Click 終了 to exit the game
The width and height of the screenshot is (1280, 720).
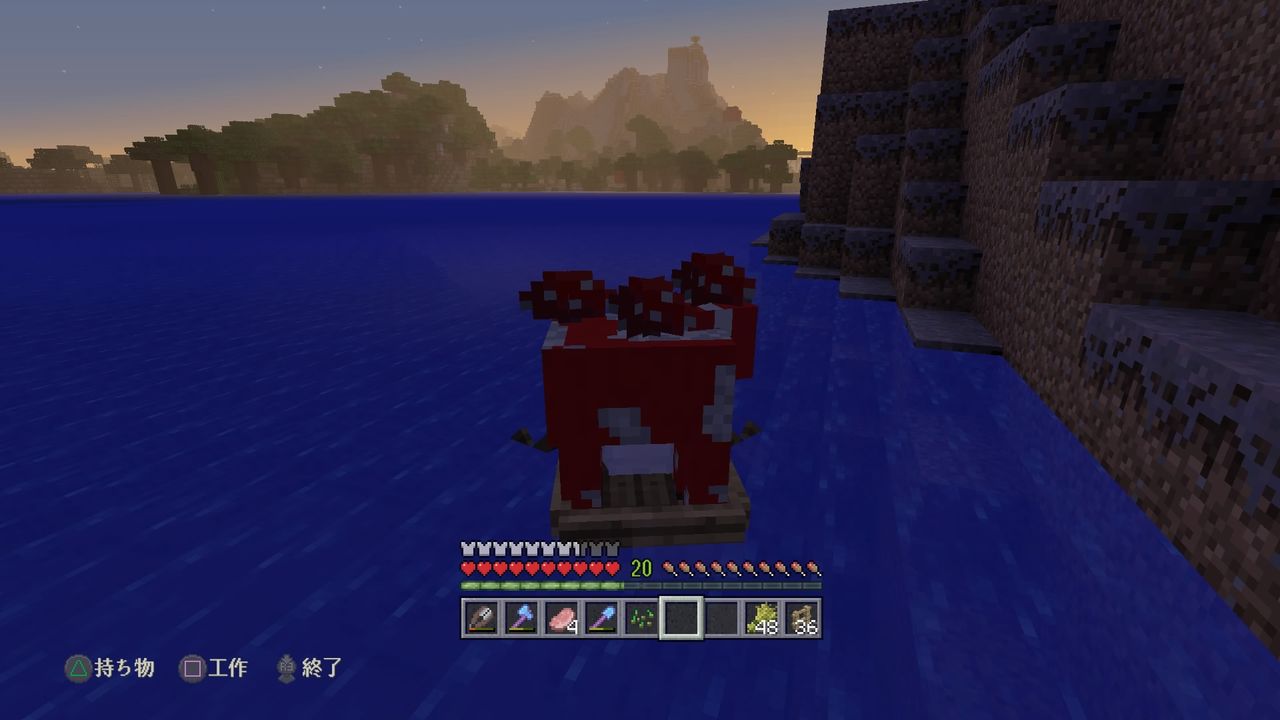320,669
